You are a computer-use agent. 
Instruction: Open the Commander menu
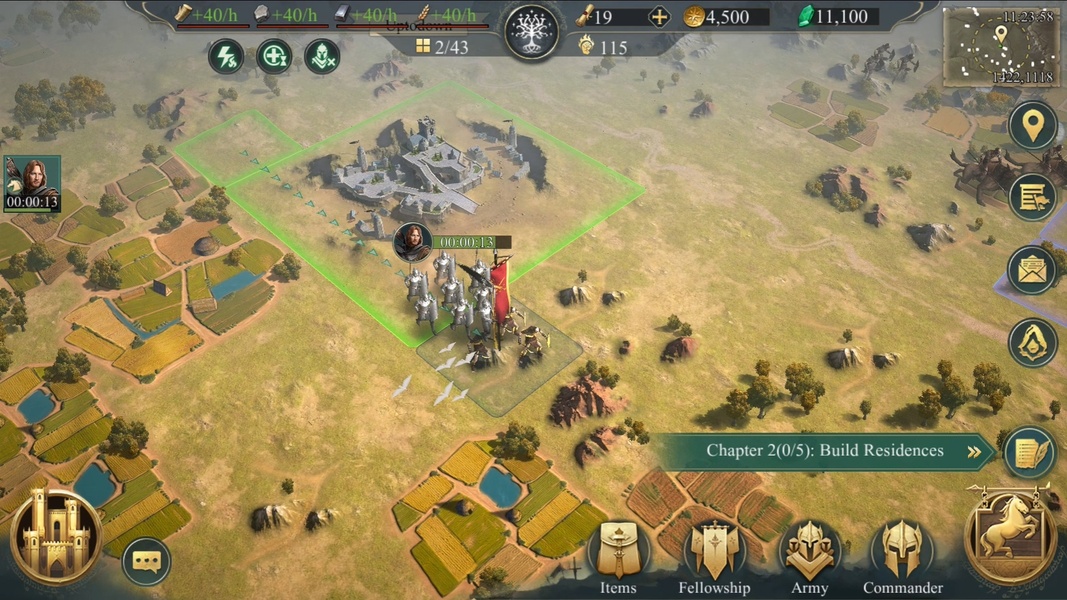(x=903, y=552)
